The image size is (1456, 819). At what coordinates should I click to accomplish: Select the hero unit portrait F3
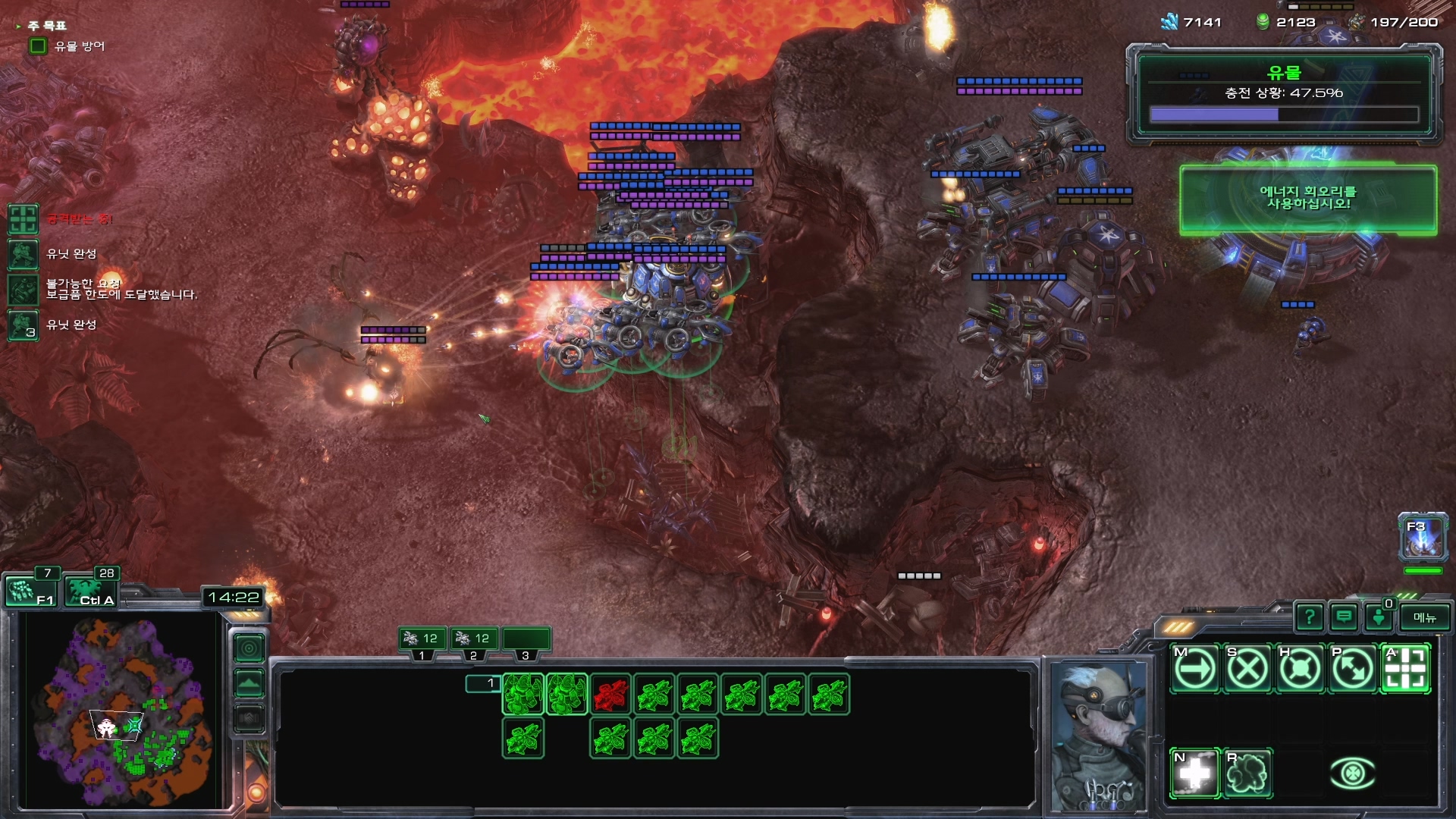pos(1423,538)
